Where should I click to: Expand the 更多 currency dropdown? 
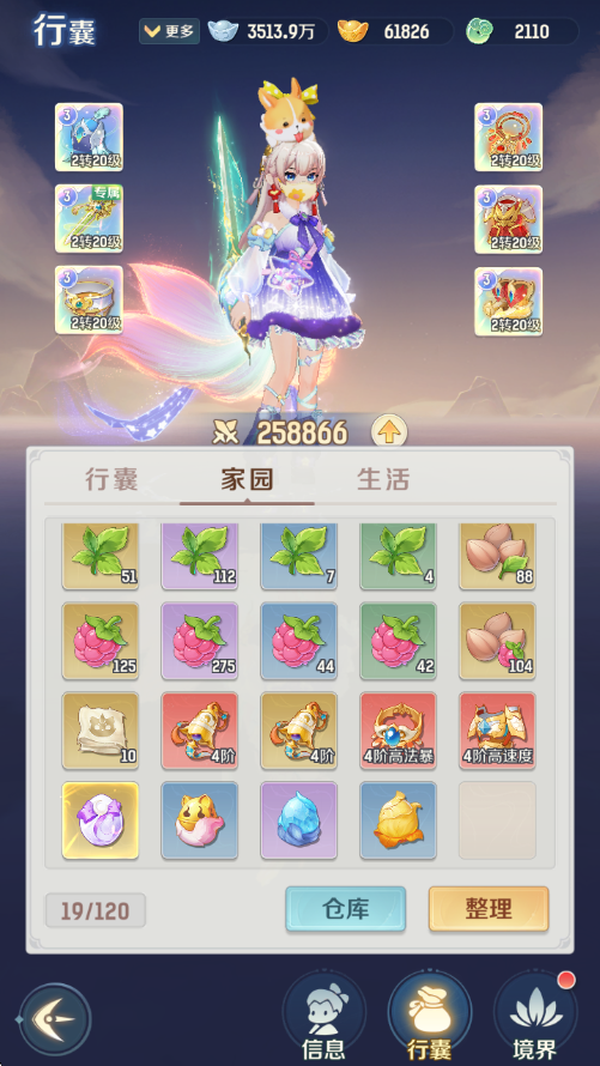click(x=169, y=31)
